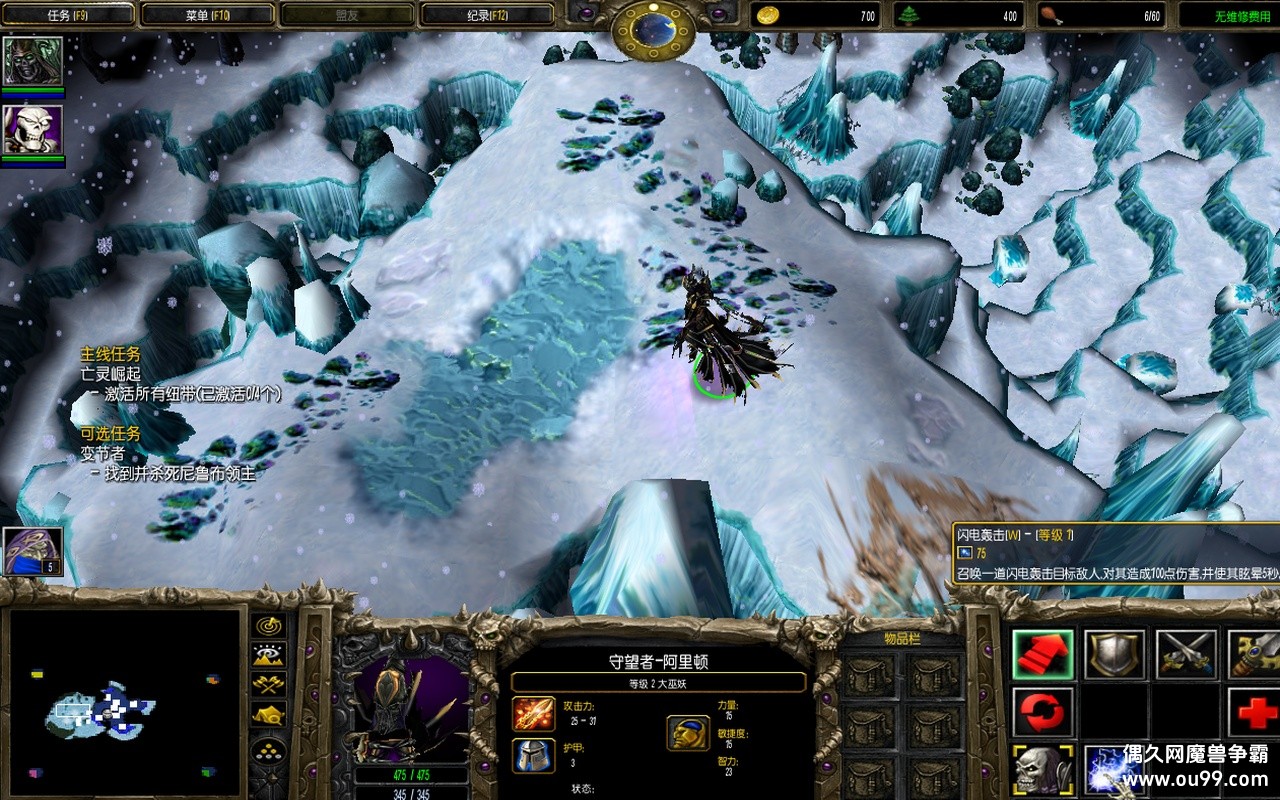The width and height of the screenshot is (1280, 800).
Task: Toggle the minimap terrain display button
Action: tap(269, 656)
